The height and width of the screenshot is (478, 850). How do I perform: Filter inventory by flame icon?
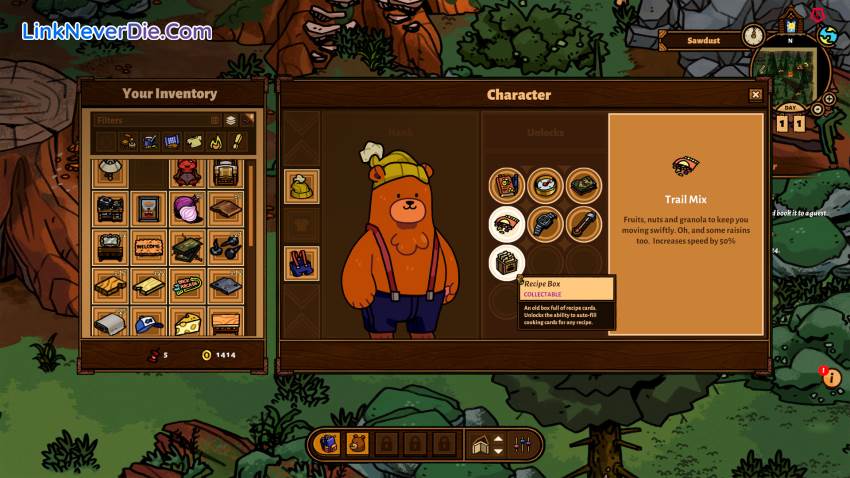(216, 142)
